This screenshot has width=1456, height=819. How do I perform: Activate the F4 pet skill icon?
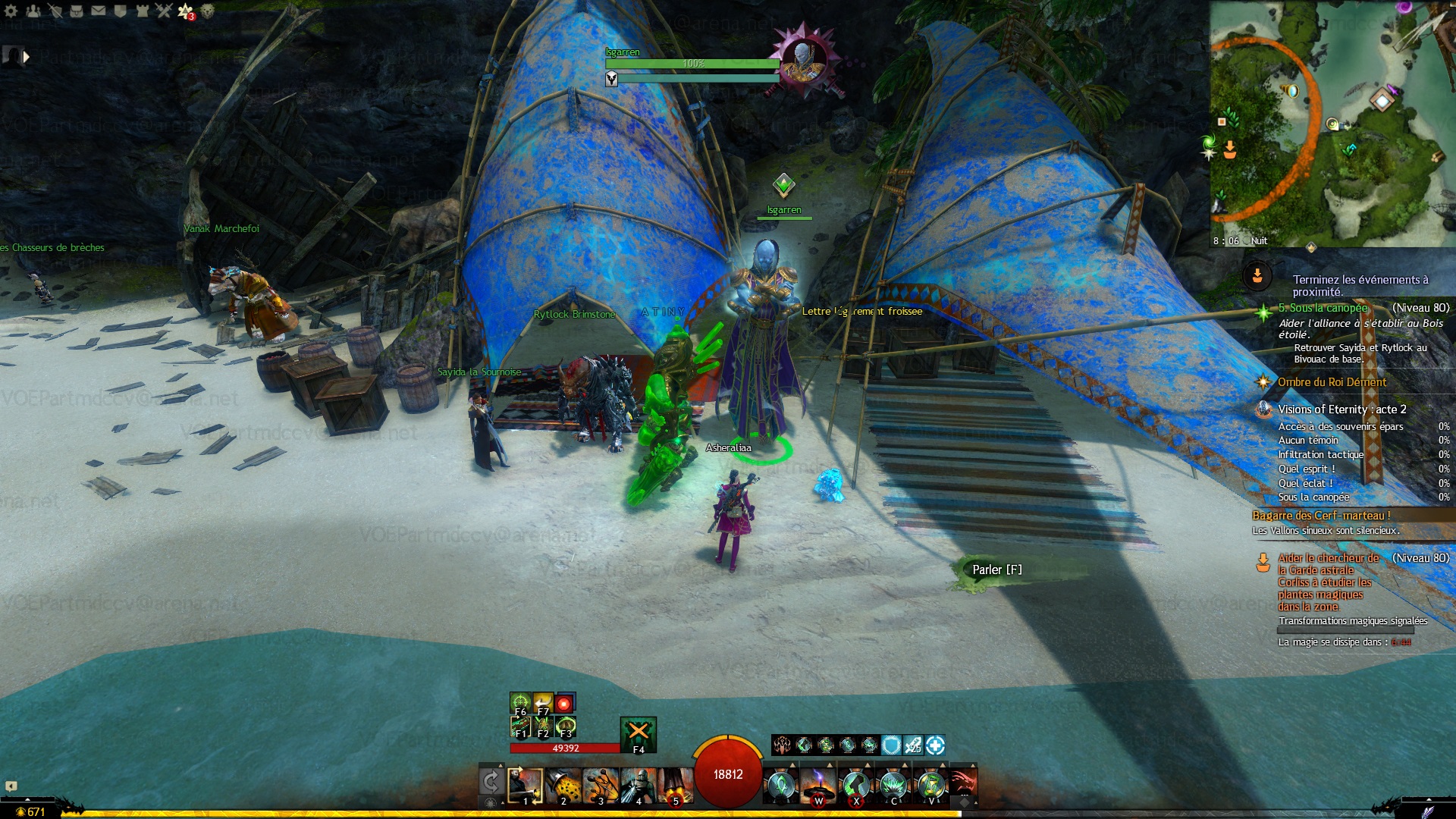click(x=639, y=733)
